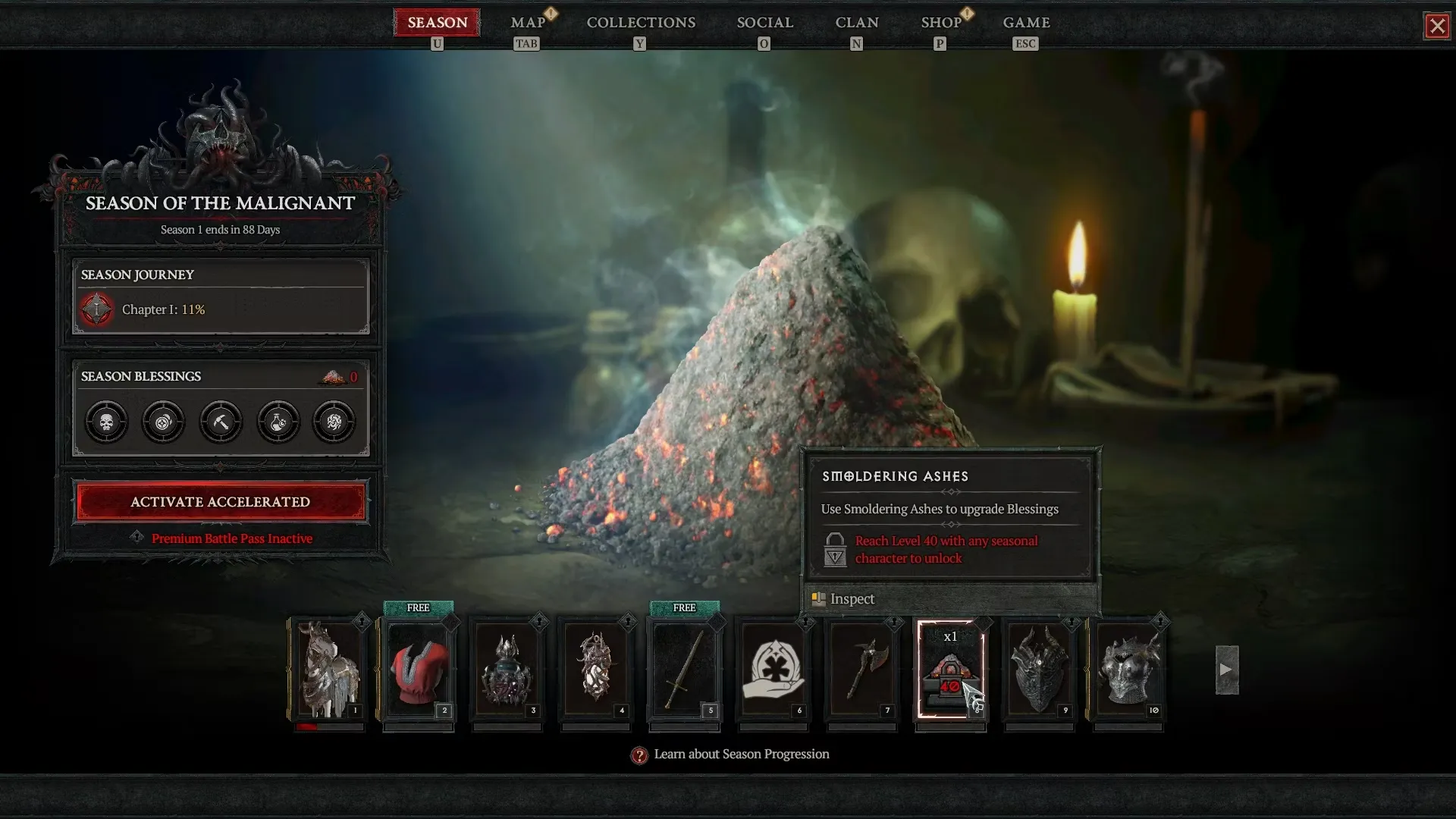The height and width of the screenshot is (819, 1456).
Task: Select the horse mount reward at tier 1
Action: pyautogui.click(x=328, y=669)
